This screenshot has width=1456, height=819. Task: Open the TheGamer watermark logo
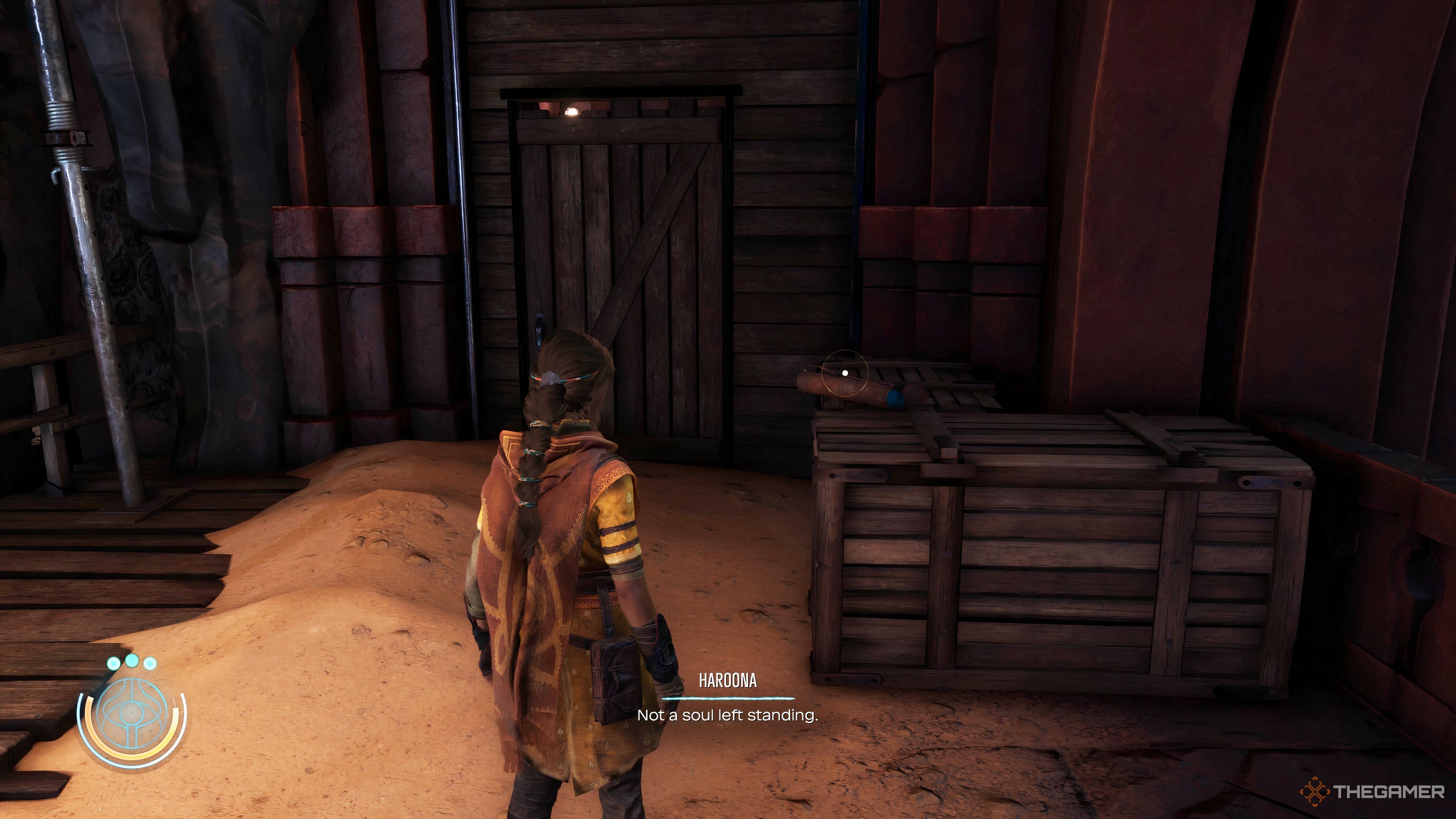(1372, 792)
